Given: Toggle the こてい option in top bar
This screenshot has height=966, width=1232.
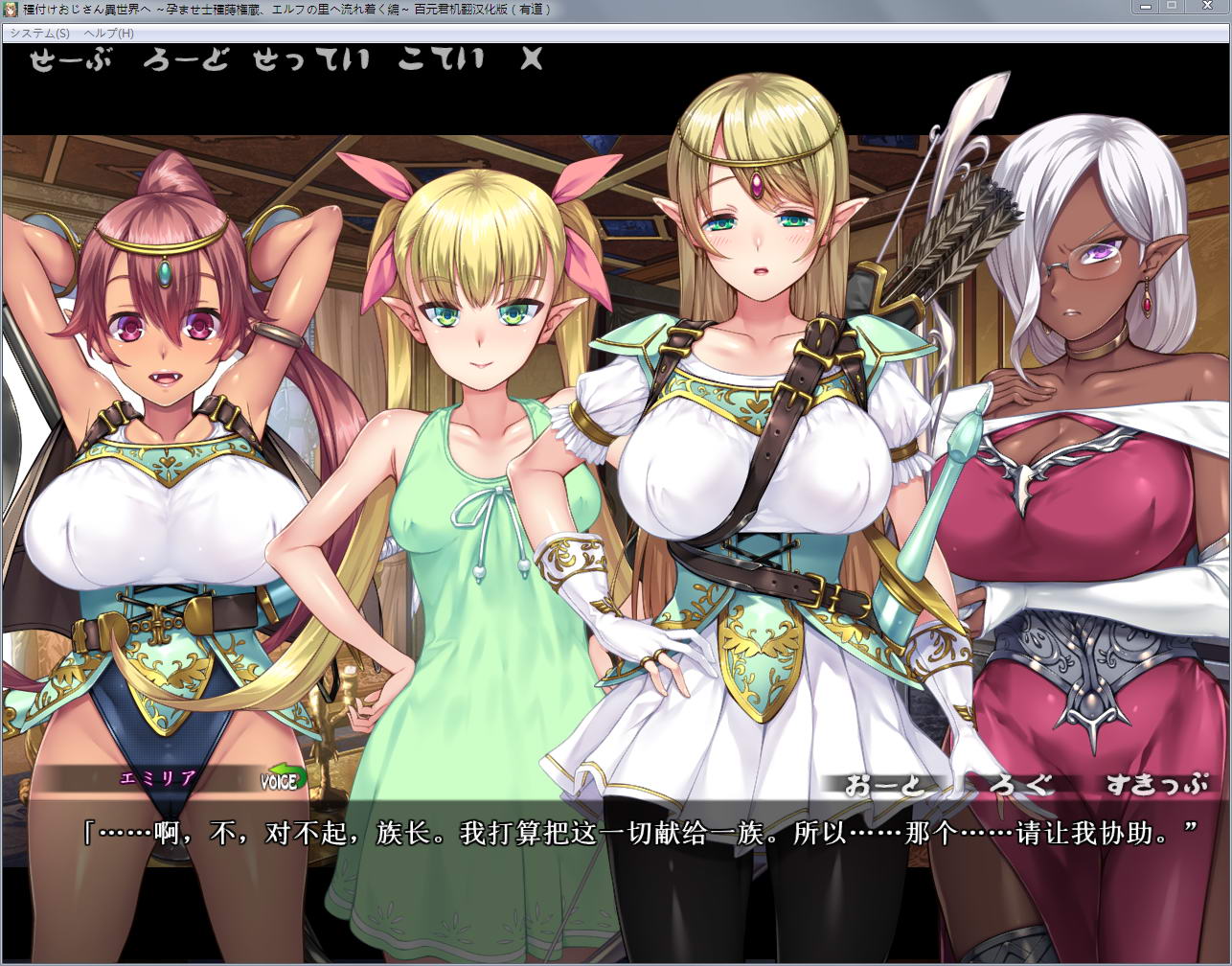Looking at the screenshot, I should tap(442, 60).
